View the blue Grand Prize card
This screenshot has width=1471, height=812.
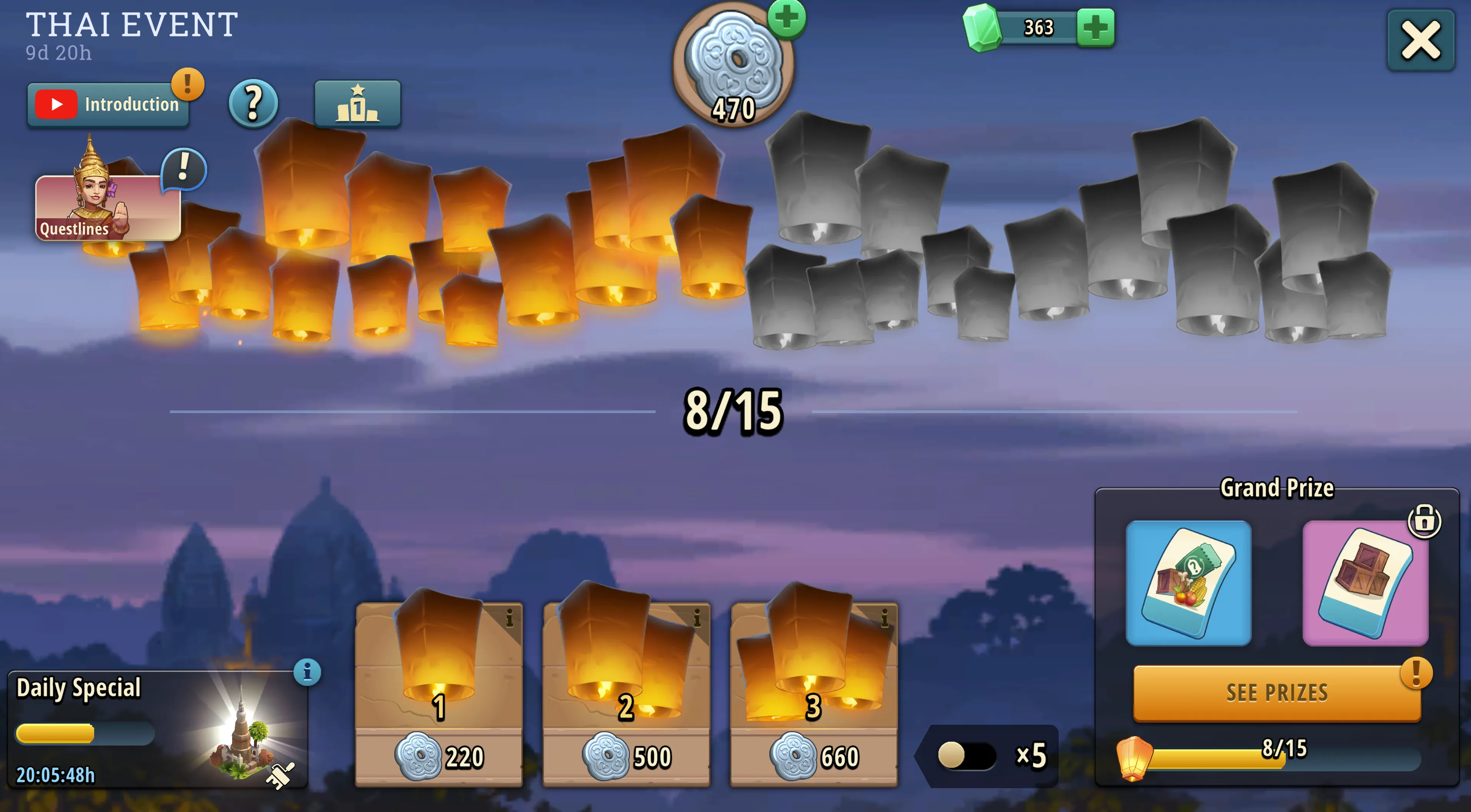1188,583
